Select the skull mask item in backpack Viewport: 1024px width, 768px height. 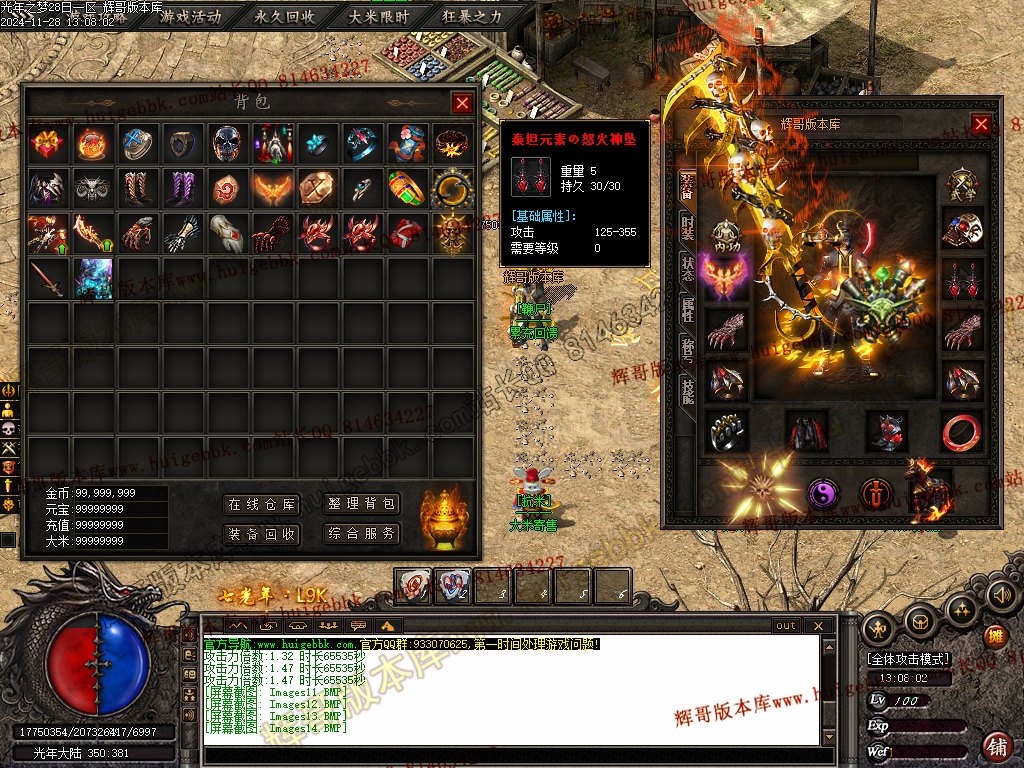pos(227,143)
